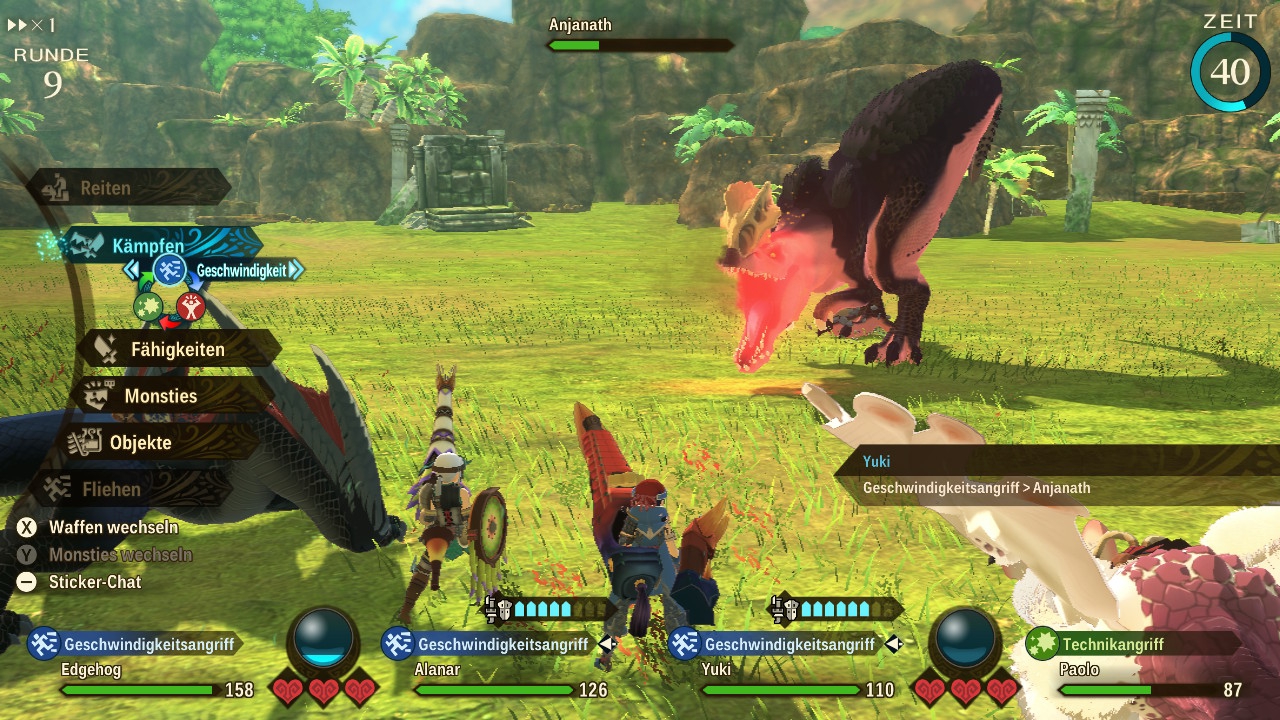Screen dimensions: 1280x720
Task: Click the right arrow beside Geschwindigkeit
Action: pyautogui.click(x=296, y=270)
